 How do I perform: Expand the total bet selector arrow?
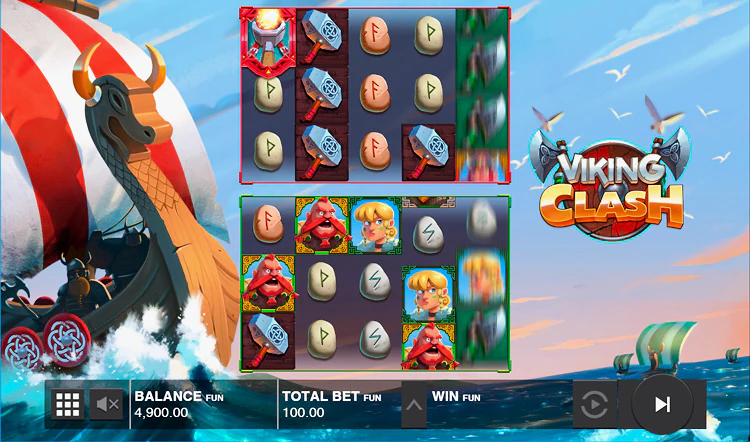pyautogui.click(x=413, y=404)
